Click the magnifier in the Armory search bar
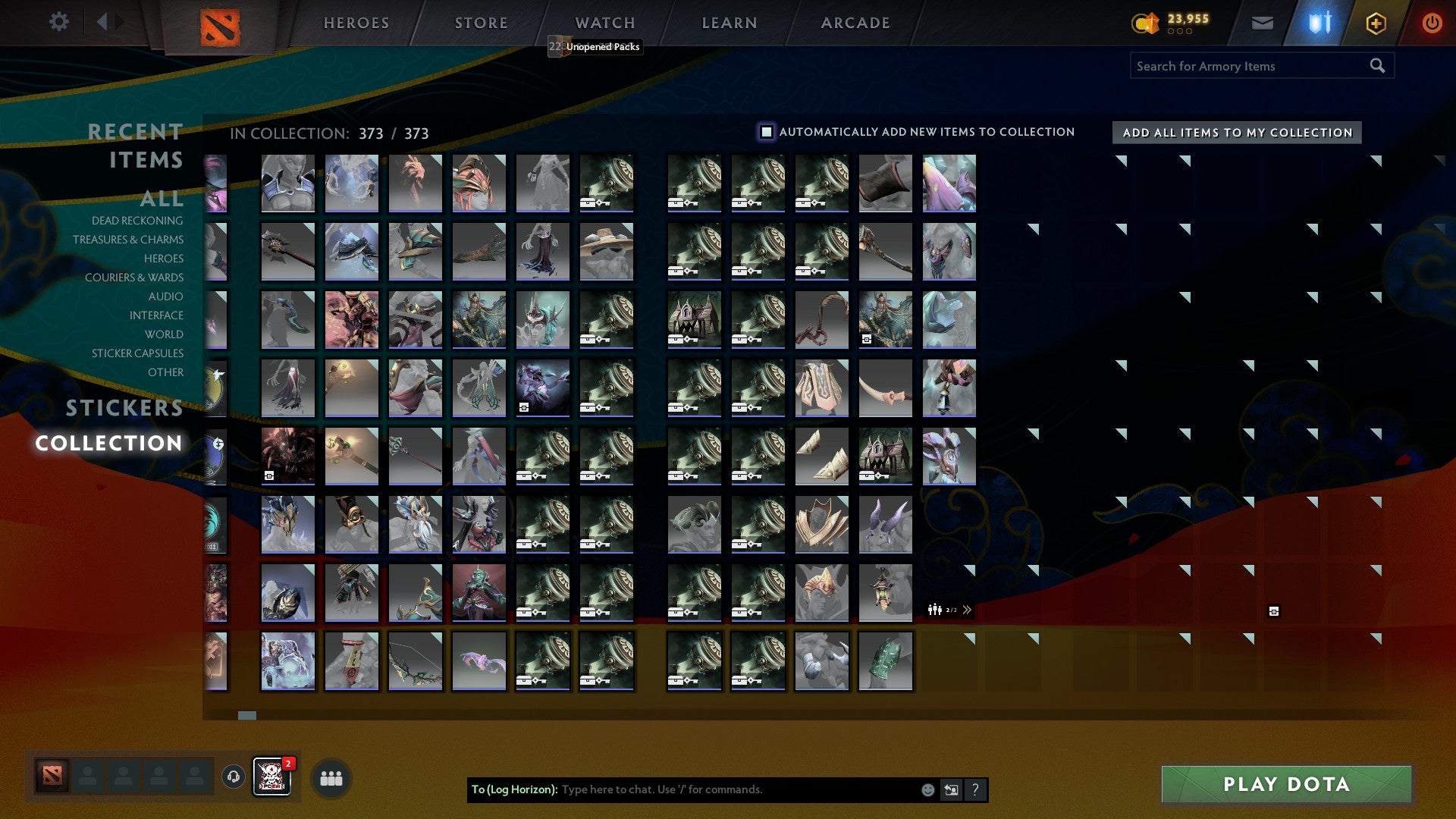 point(1377,66)
